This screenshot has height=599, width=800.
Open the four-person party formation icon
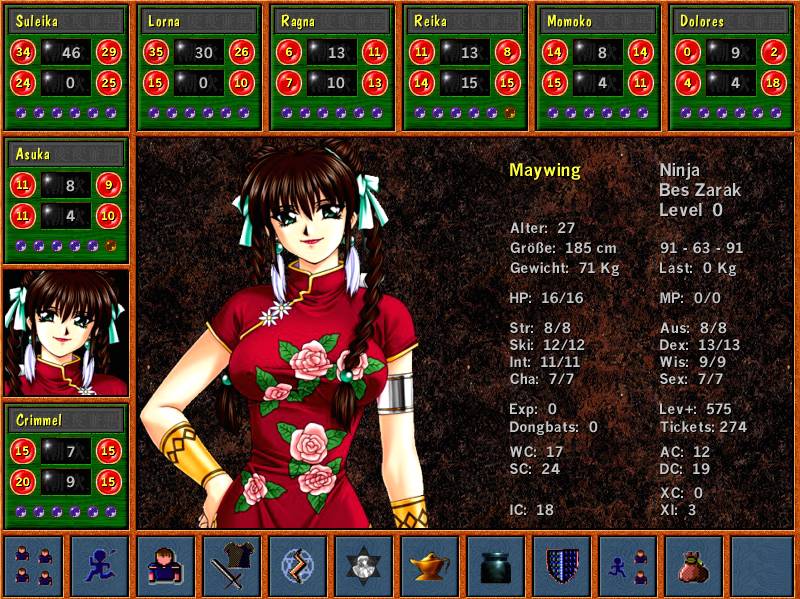click(33, 566)
